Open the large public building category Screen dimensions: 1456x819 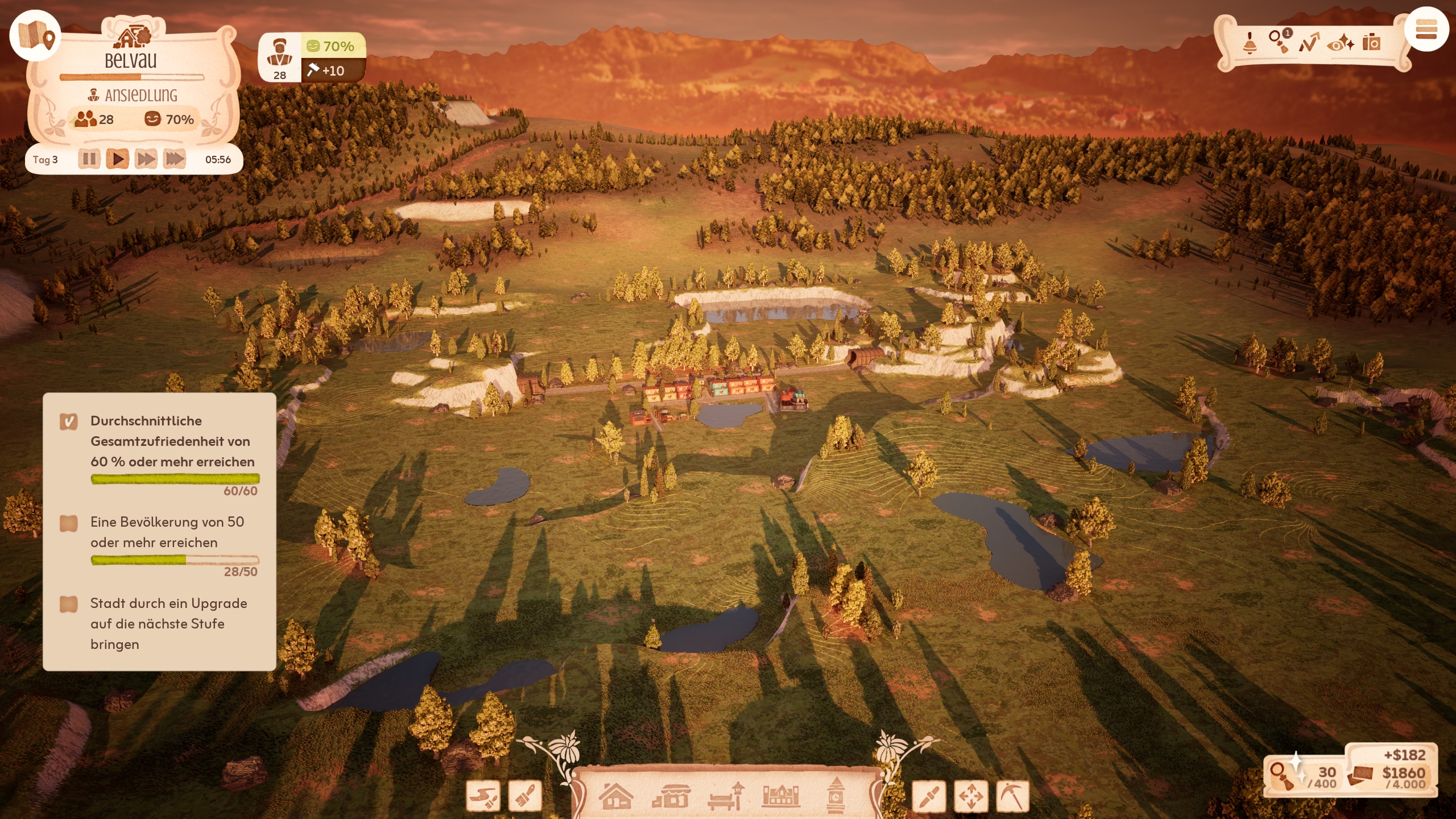coord(780,796)
